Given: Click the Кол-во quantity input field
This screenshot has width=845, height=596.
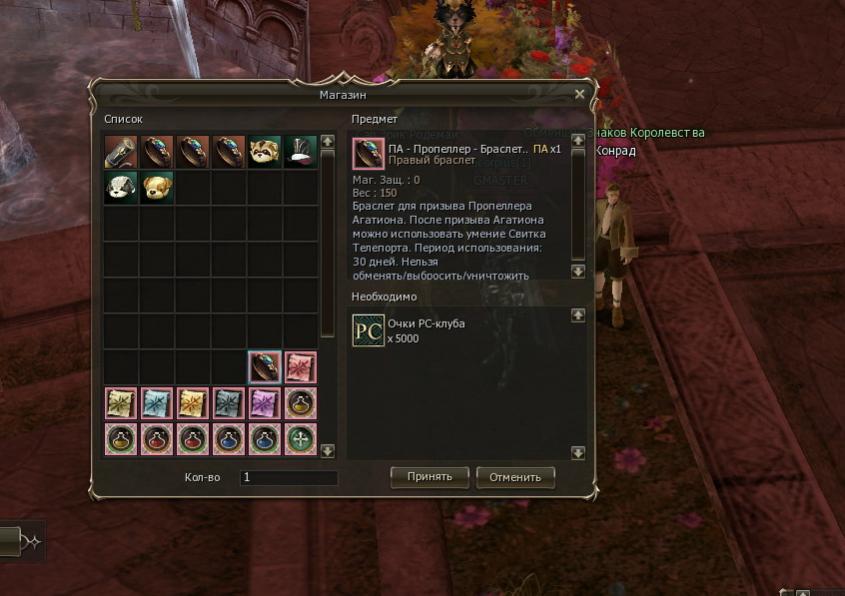Looking at the screenshot, I should point(288,478).
